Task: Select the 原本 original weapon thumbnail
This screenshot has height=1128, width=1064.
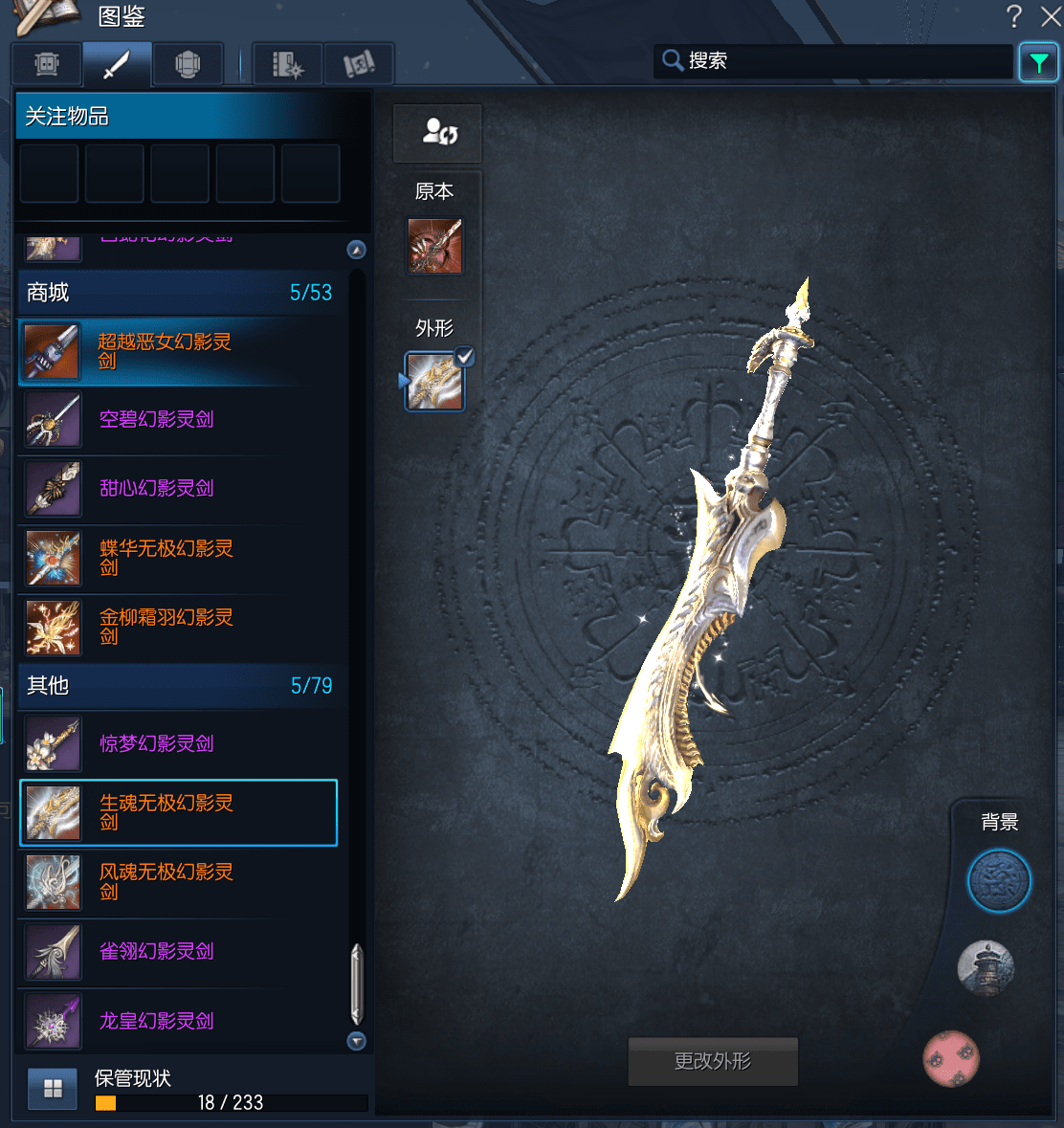Action: click(x=435, y=246)
